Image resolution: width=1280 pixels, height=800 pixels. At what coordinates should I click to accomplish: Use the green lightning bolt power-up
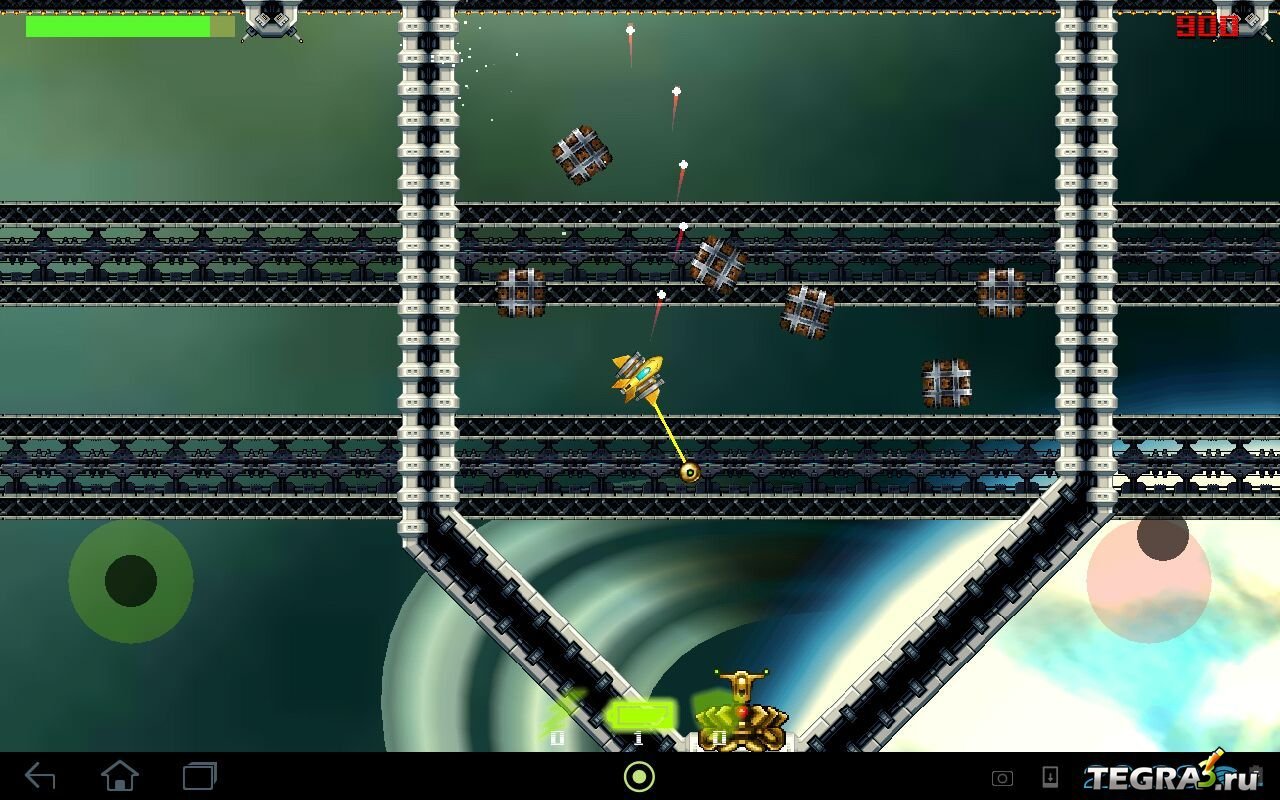561,714
